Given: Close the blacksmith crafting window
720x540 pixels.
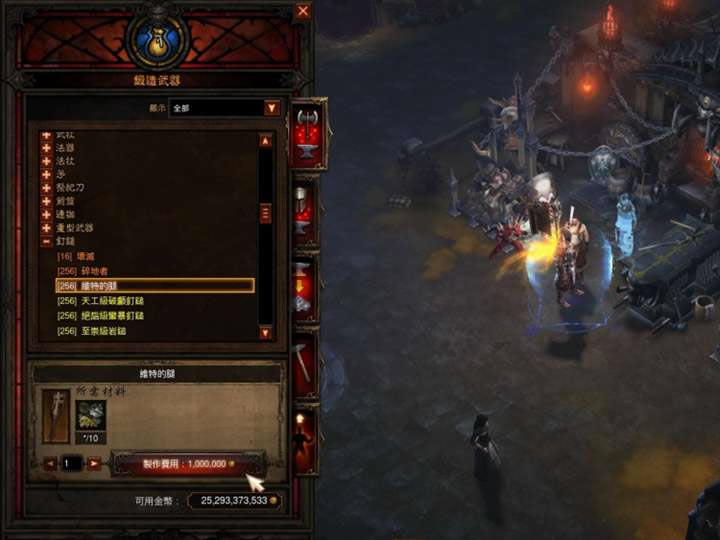Looking at the screenshot, I should pyautogui.click(x=303, y=12).
